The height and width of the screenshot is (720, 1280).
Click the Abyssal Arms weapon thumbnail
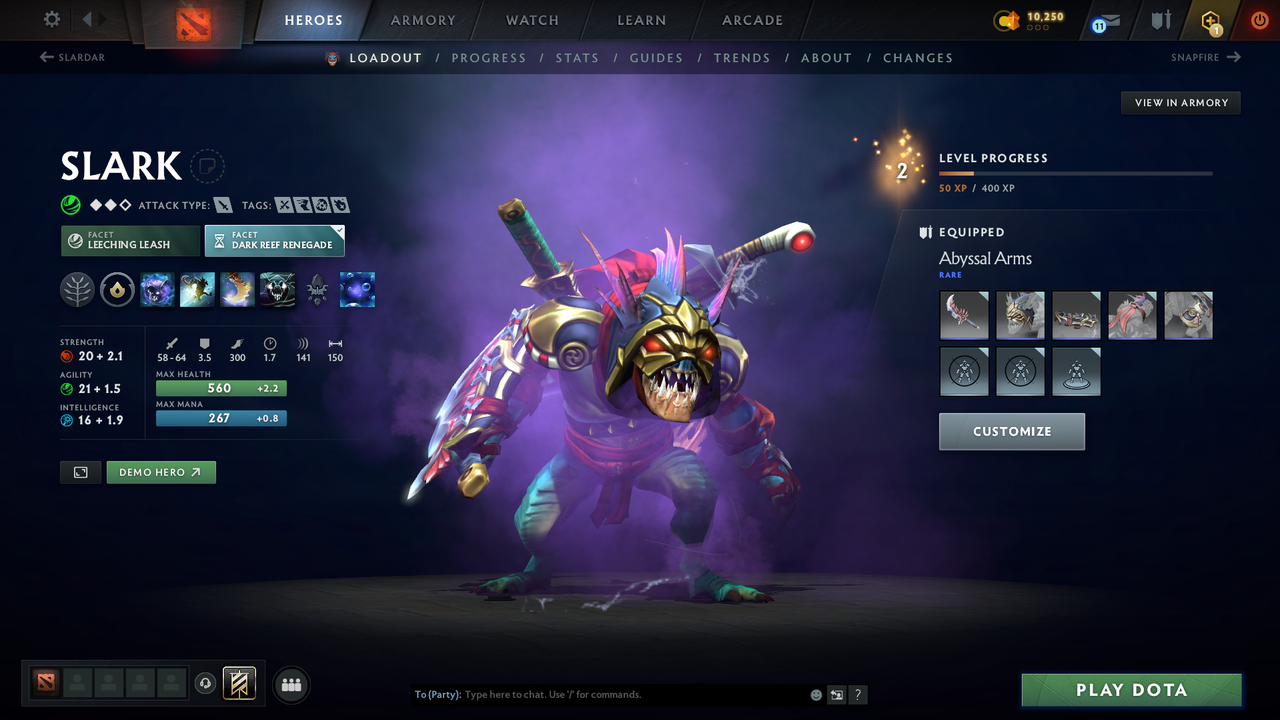pos(963,315)
